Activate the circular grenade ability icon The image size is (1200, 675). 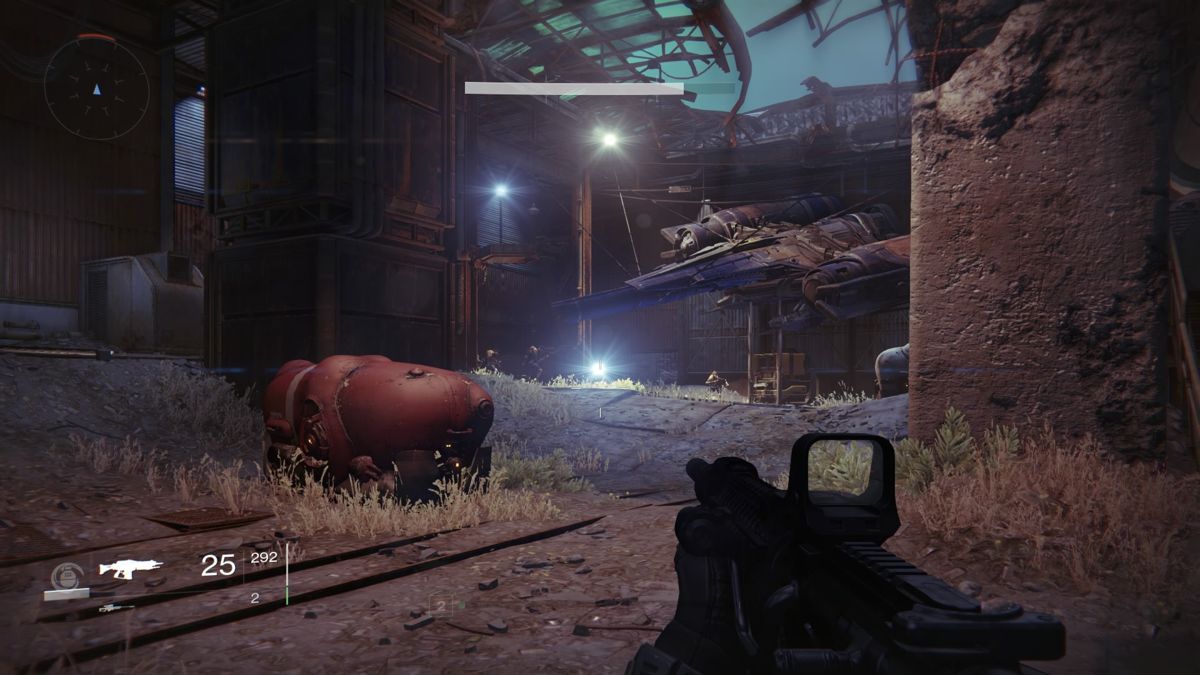coord(66,575)
